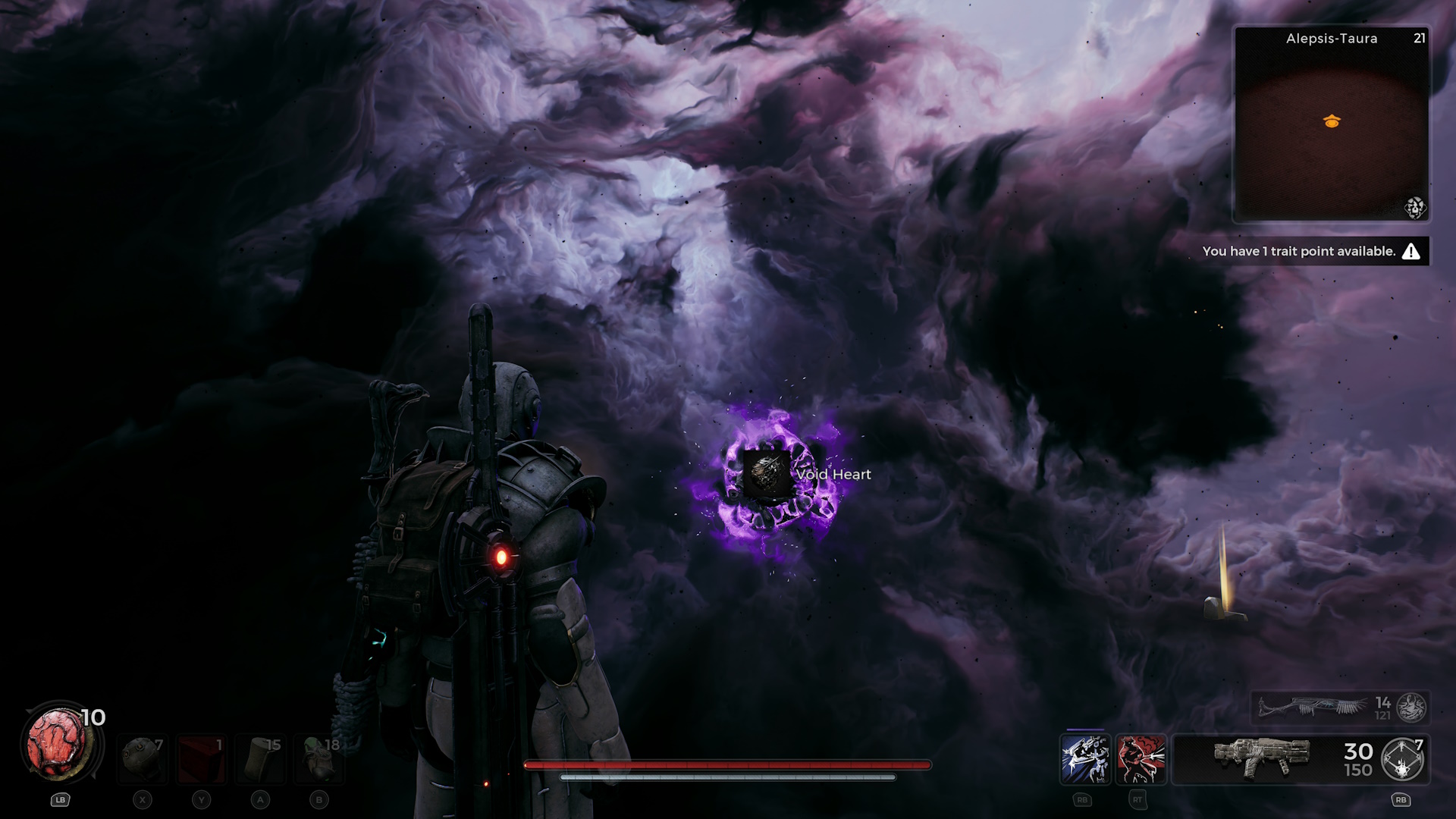The width and height of the screenshot is (1456, 819).
Task: Select the round grenade consumable slot
Action: [x=143, y=758]
